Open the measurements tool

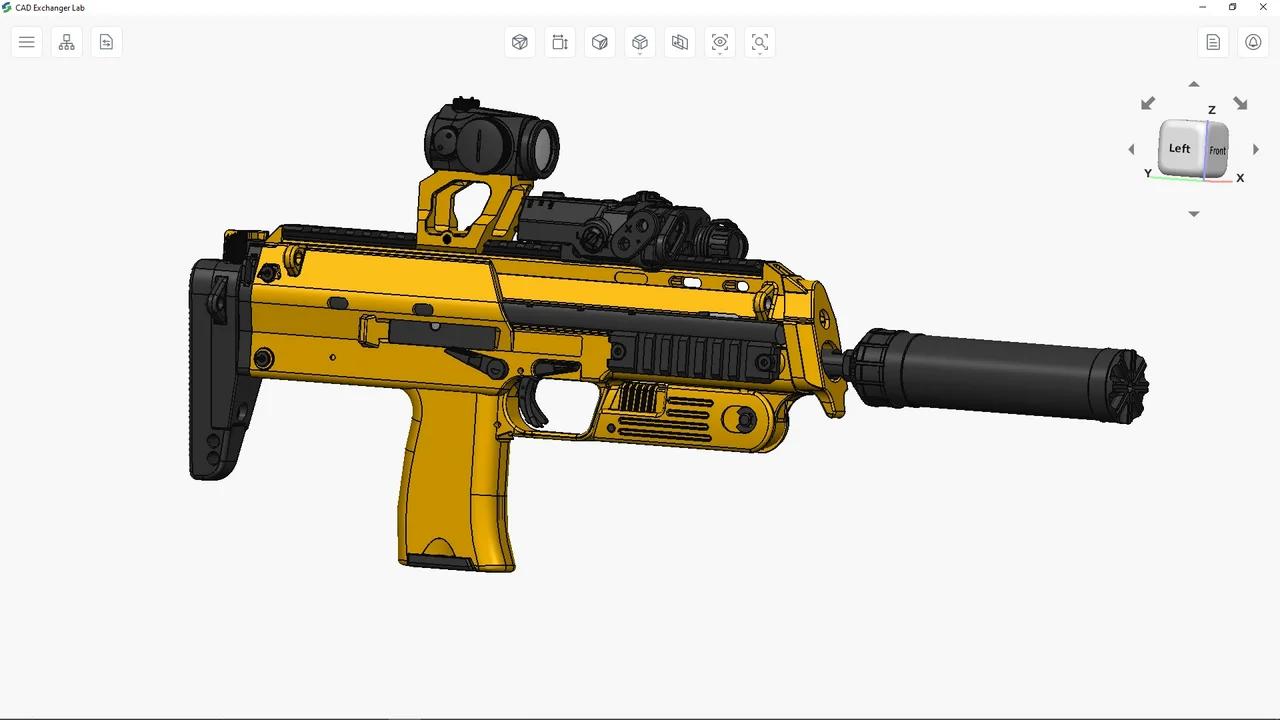pos(560,42)
